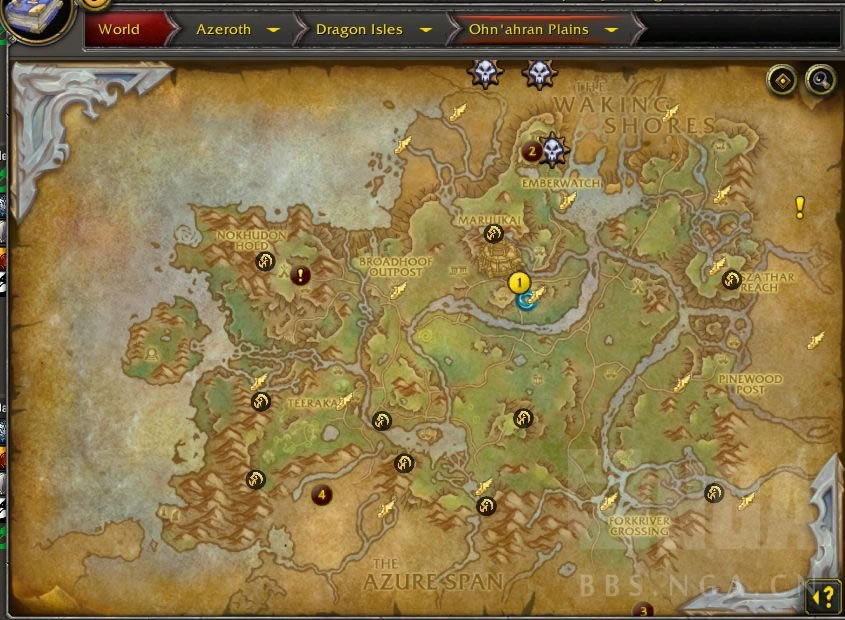
Task: Click the skull icon next to quest marker 2
Action: click(553, 150)
